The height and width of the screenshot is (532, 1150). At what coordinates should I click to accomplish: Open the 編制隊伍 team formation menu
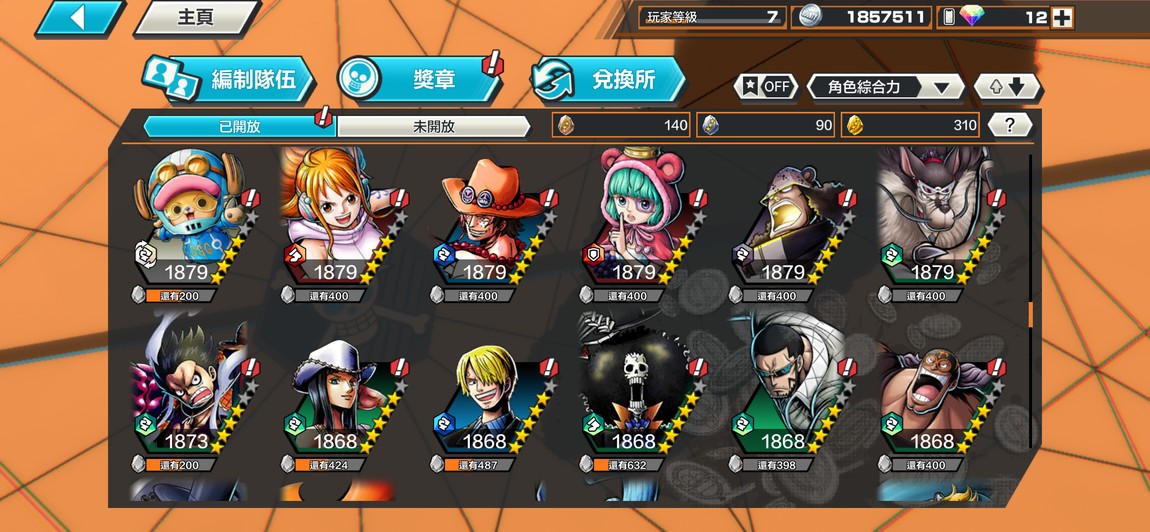(228, 80)
